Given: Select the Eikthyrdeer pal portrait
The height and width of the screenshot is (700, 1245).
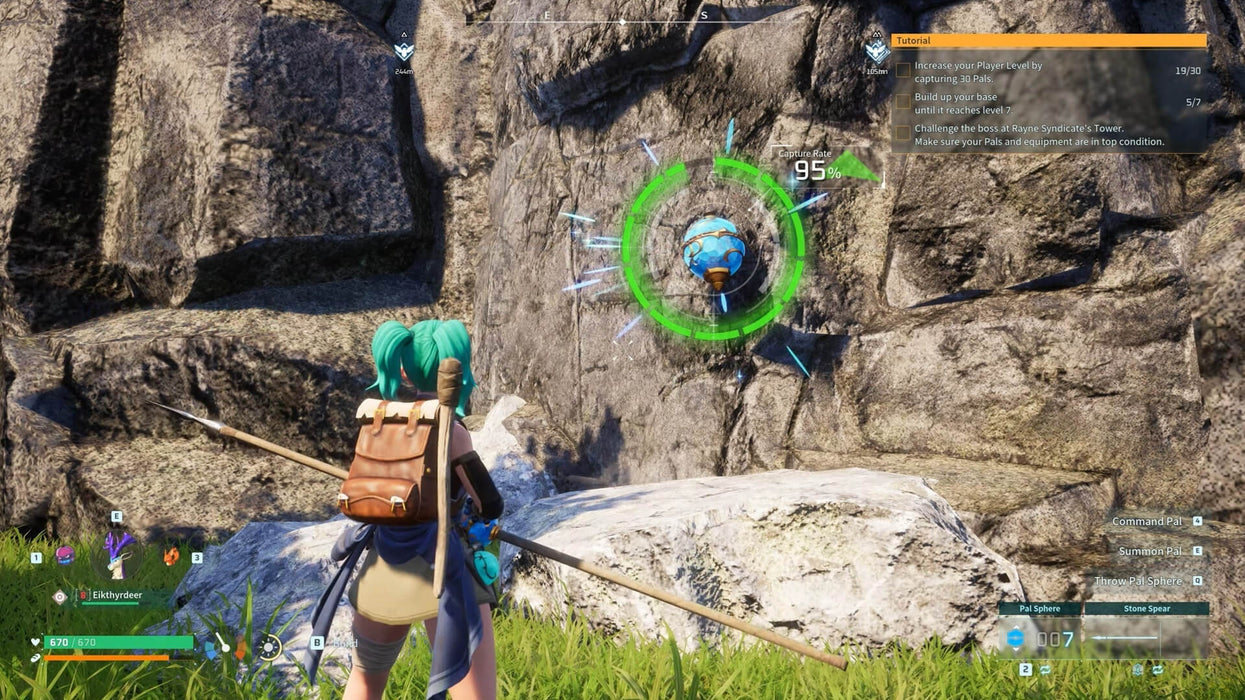Looking at the screenshot, I should tap(118, 554).
